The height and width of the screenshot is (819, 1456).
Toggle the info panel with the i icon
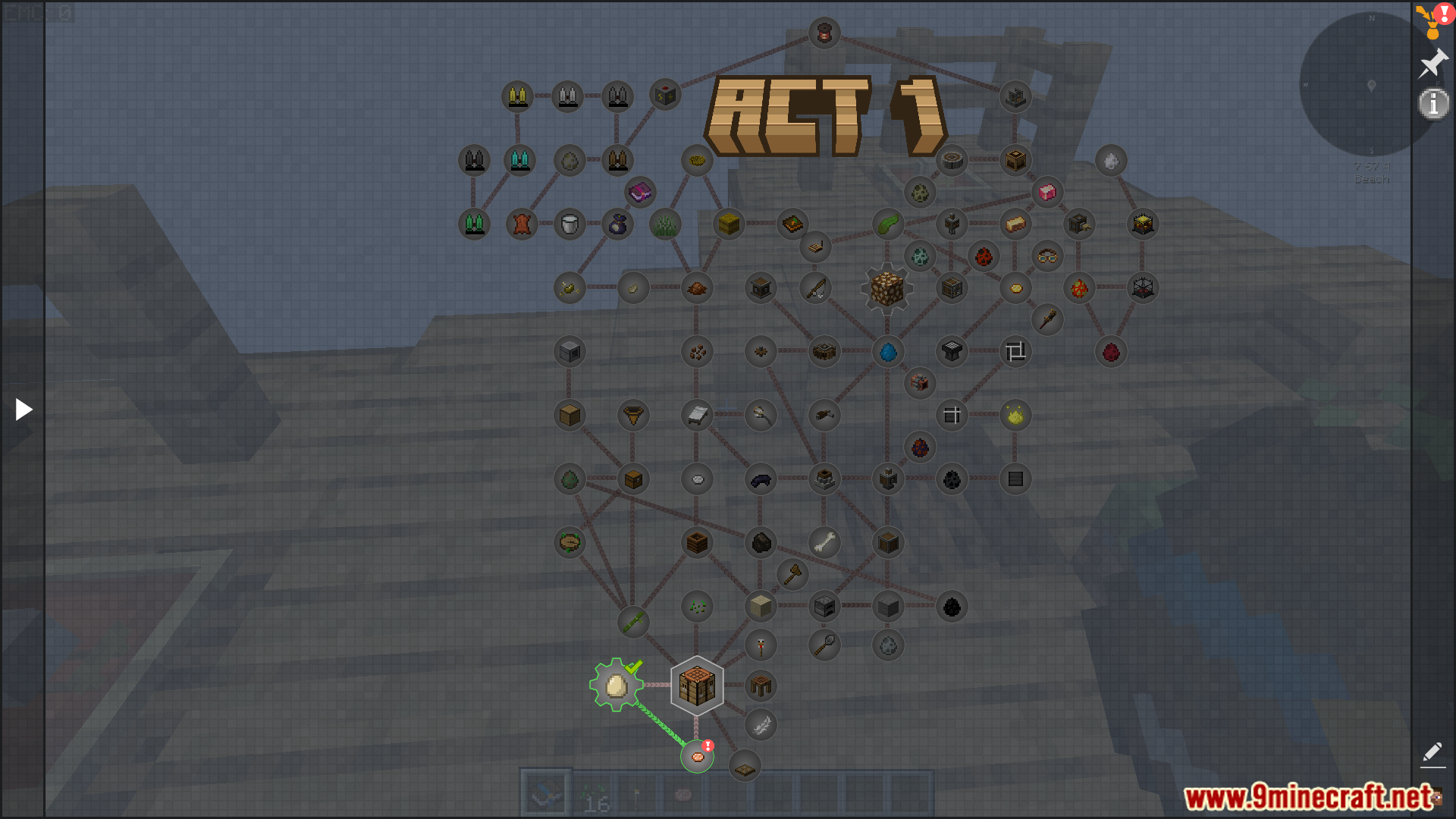pyautogui.click(x=1433, y=105)
